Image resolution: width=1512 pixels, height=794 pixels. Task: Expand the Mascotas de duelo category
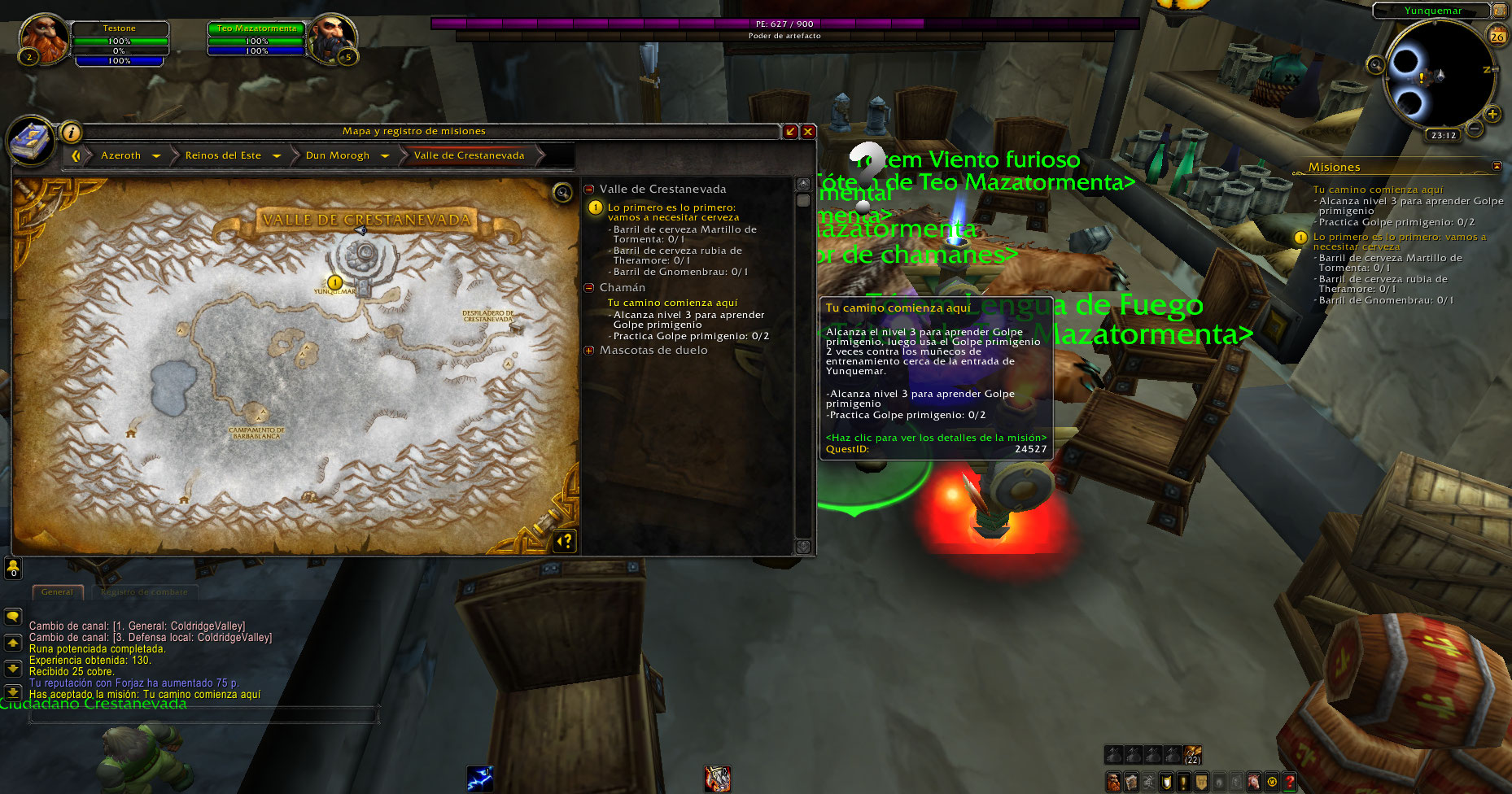[x=589, y=351]
